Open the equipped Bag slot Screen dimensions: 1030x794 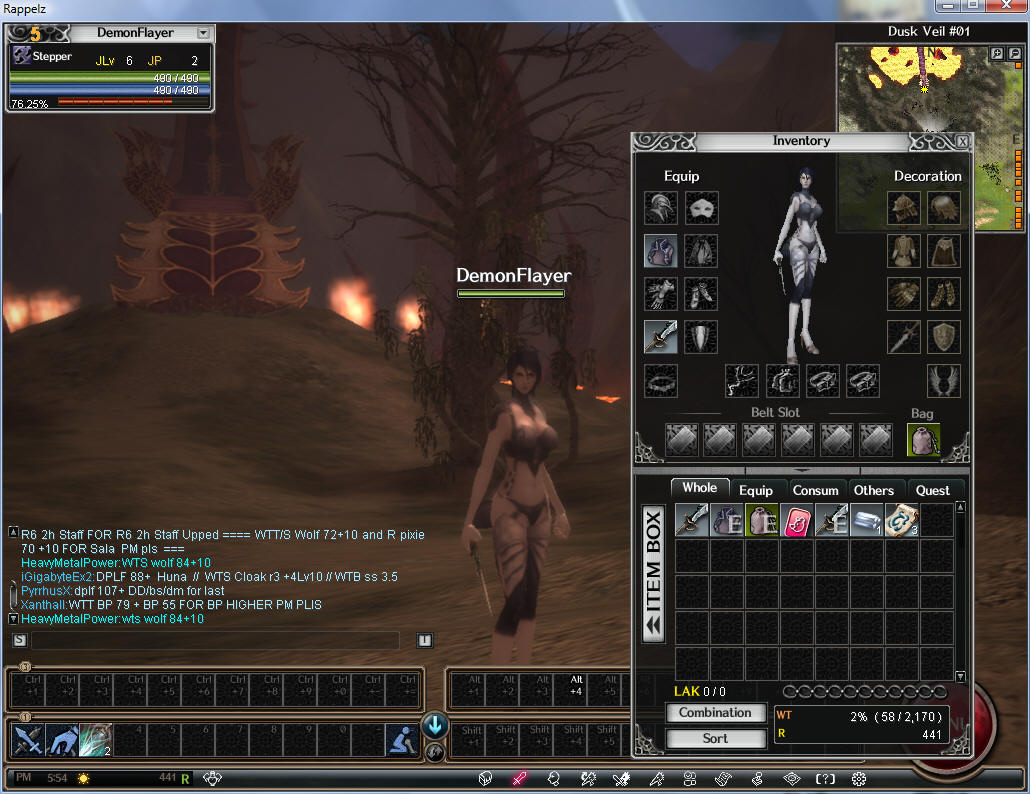pyautogui.click(x=923, y=439)
